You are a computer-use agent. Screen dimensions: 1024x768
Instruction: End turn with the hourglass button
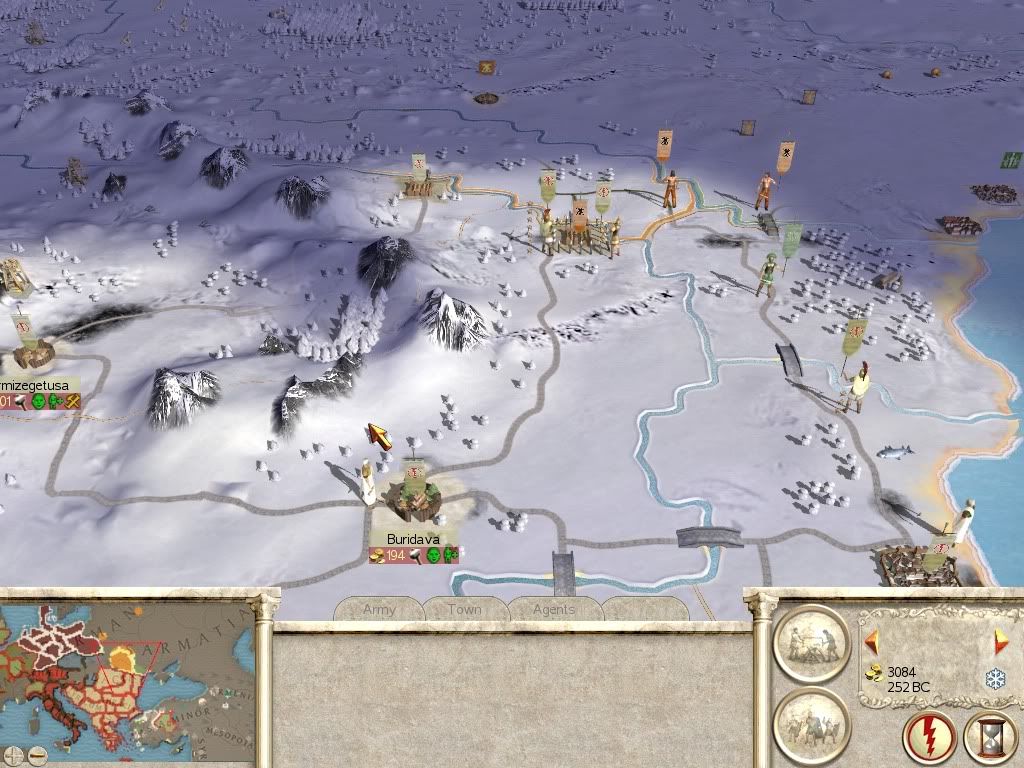click(x=989, y=738)
